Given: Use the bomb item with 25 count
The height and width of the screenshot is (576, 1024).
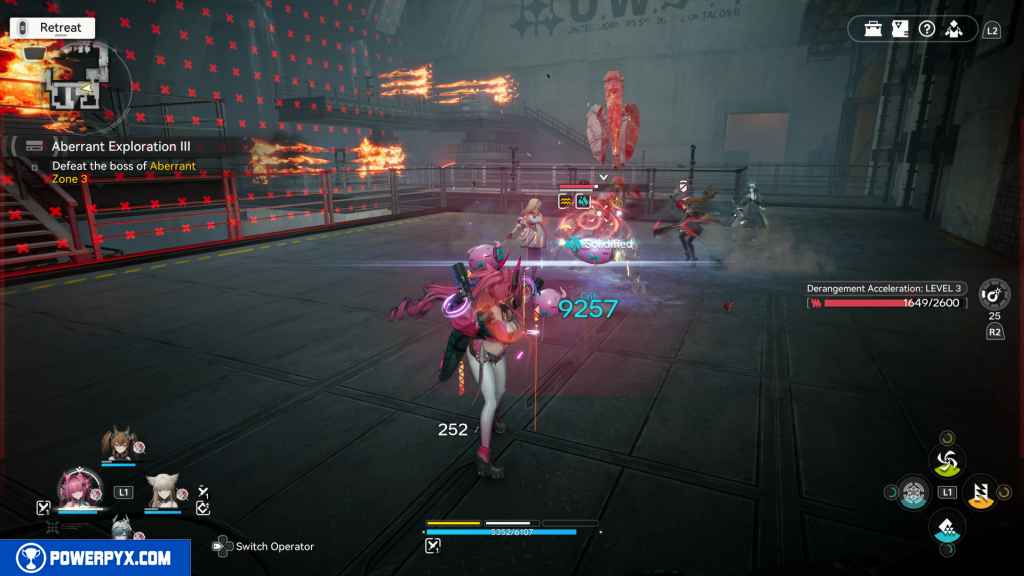Looking at the screenshot, I should [993, 294].
